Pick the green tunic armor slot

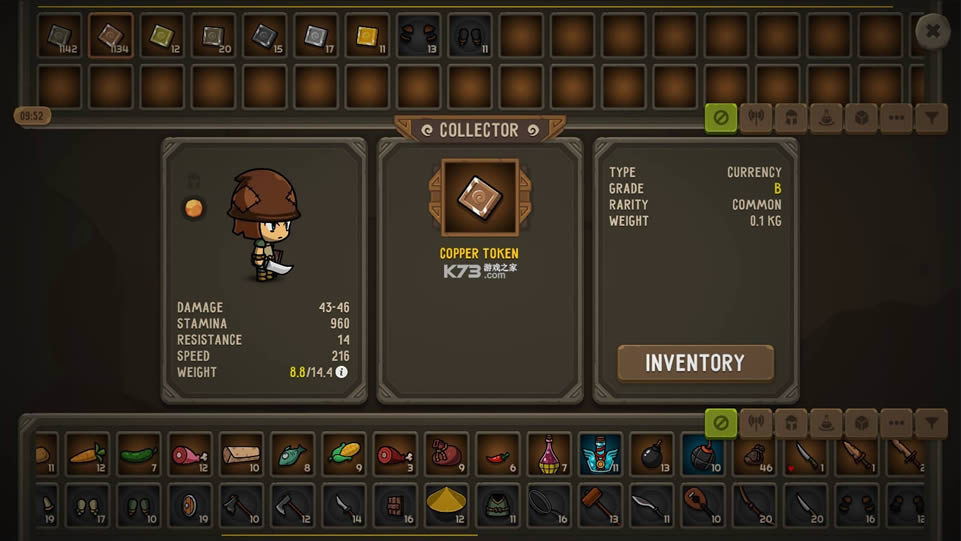(497, 504)
